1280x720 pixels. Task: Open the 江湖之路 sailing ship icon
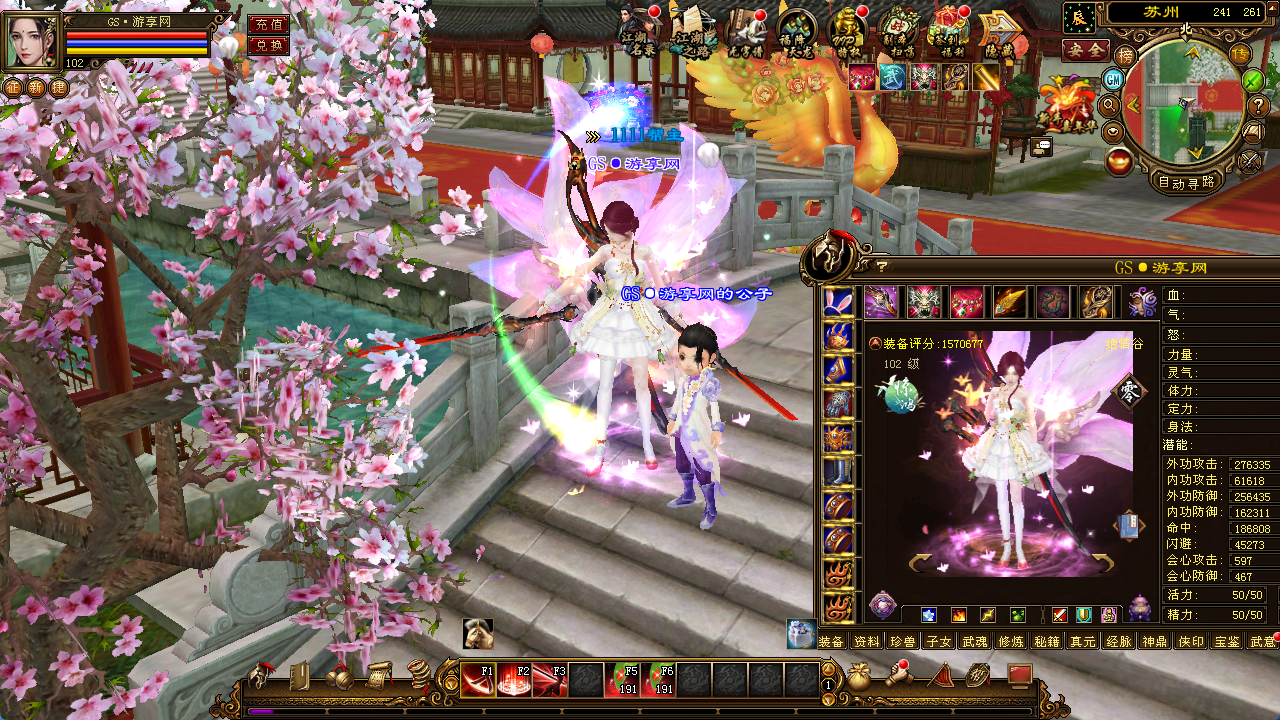[x=692, y=30]
